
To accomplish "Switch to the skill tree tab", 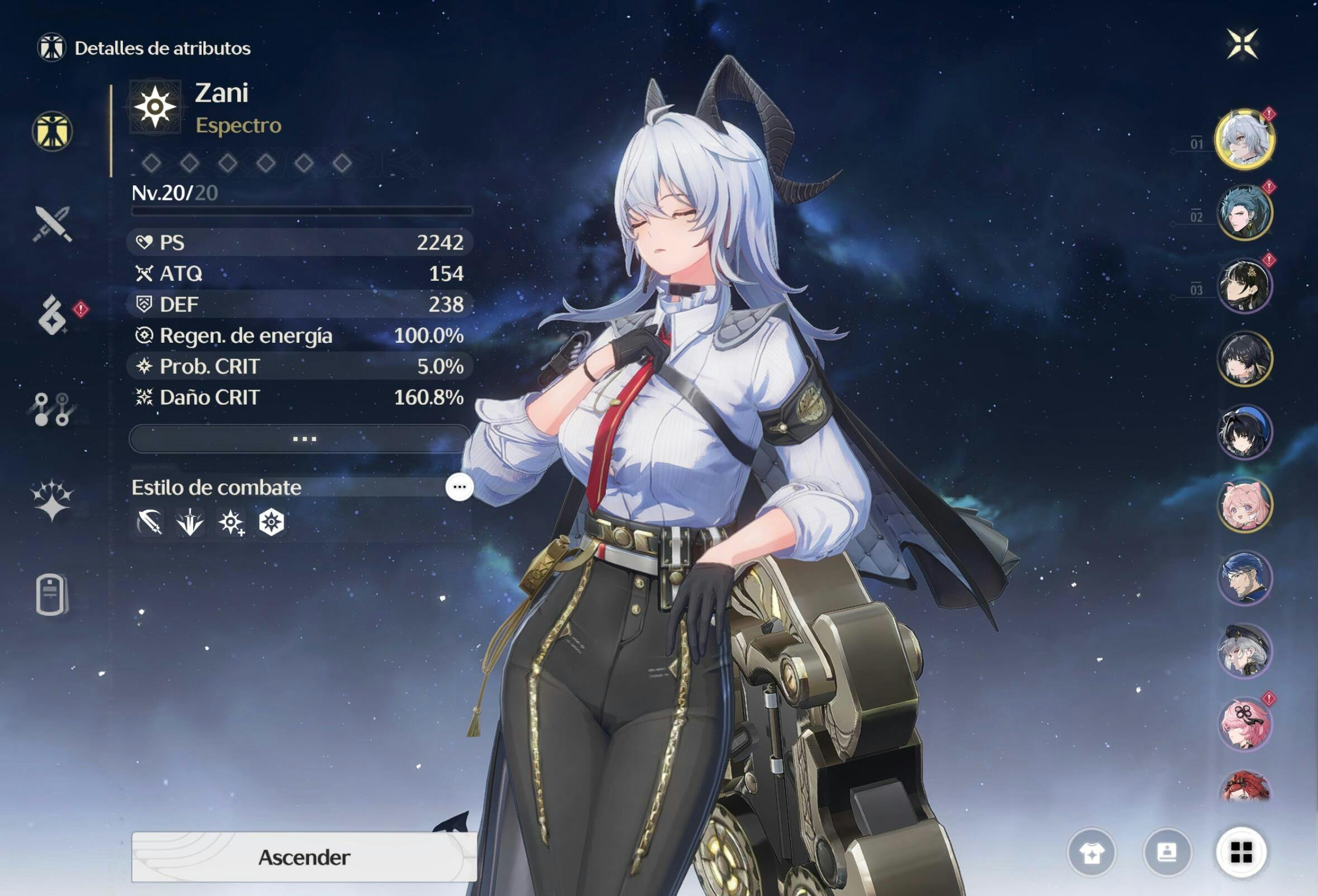I will [x=52, y=409].
